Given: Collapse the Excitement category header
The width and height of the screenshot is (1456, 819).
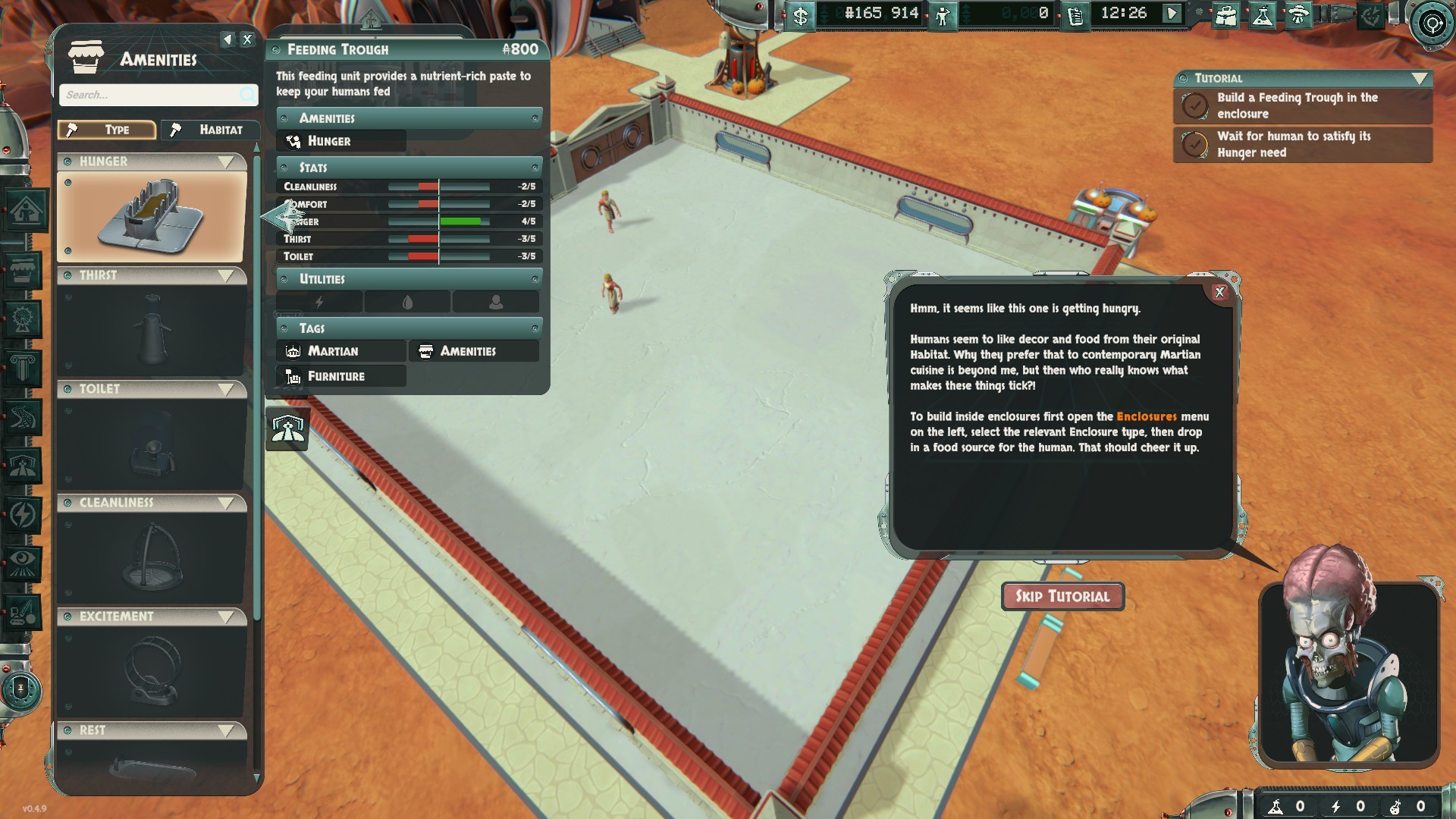Looking at the screenshot, I should [225, 617].
